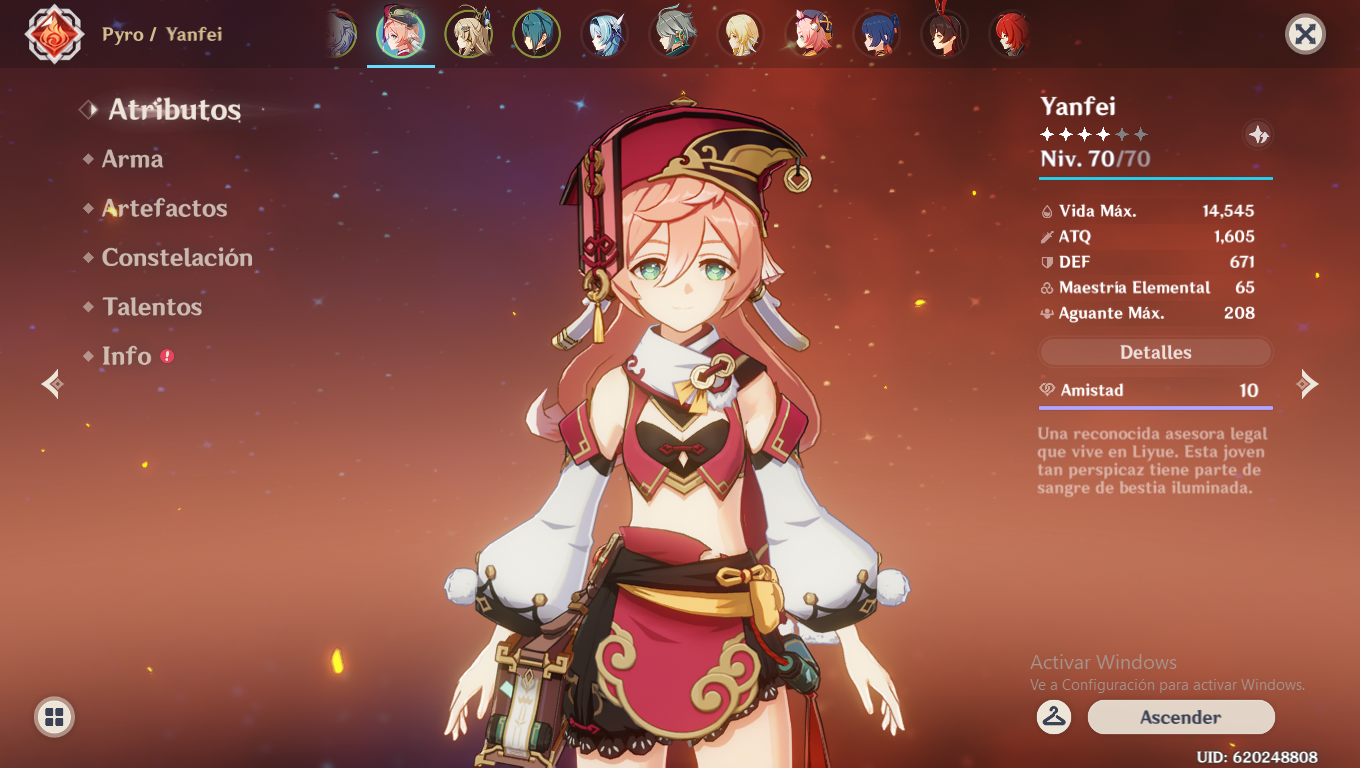Click the heart icon next to Amistad

pyautogui.click(x=1049, y=390)
